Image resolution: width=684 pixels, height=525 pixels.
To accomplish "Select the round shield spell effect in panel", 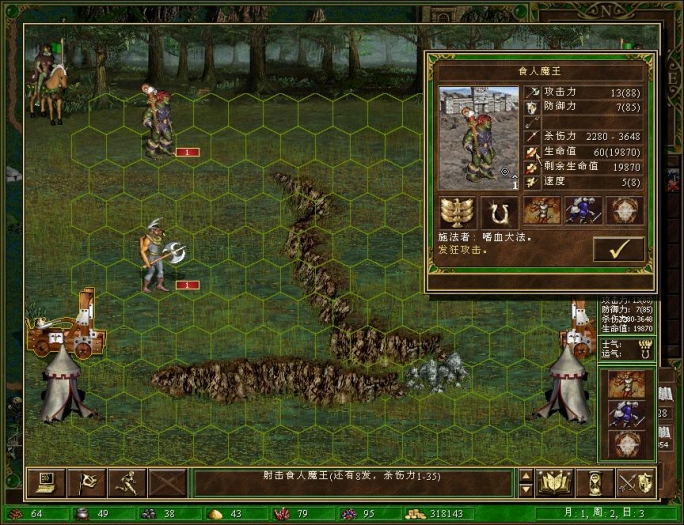I will (623, 211).
